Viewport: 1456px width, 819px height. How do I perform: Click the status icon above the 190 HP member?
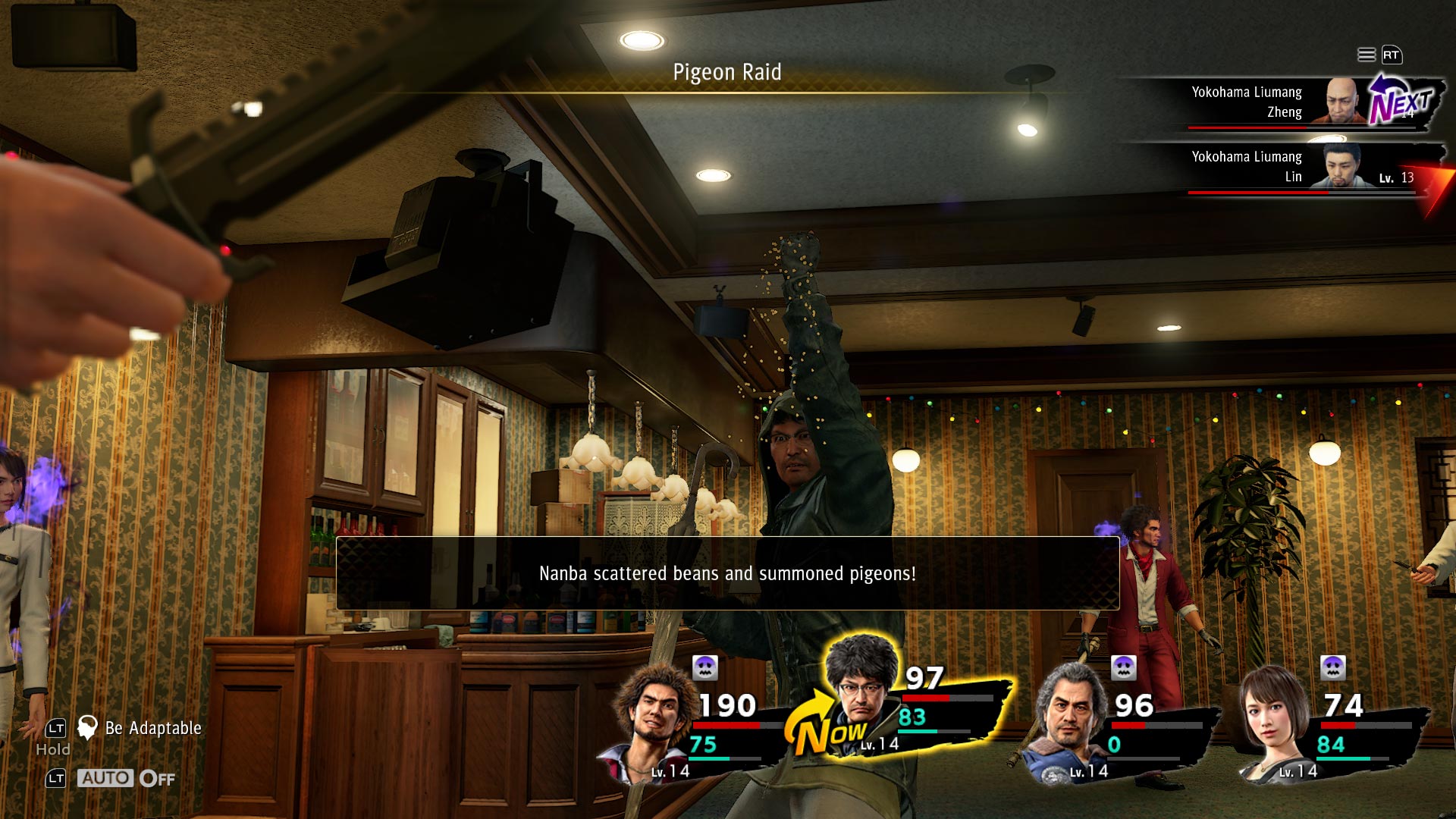tap(705, 667)
